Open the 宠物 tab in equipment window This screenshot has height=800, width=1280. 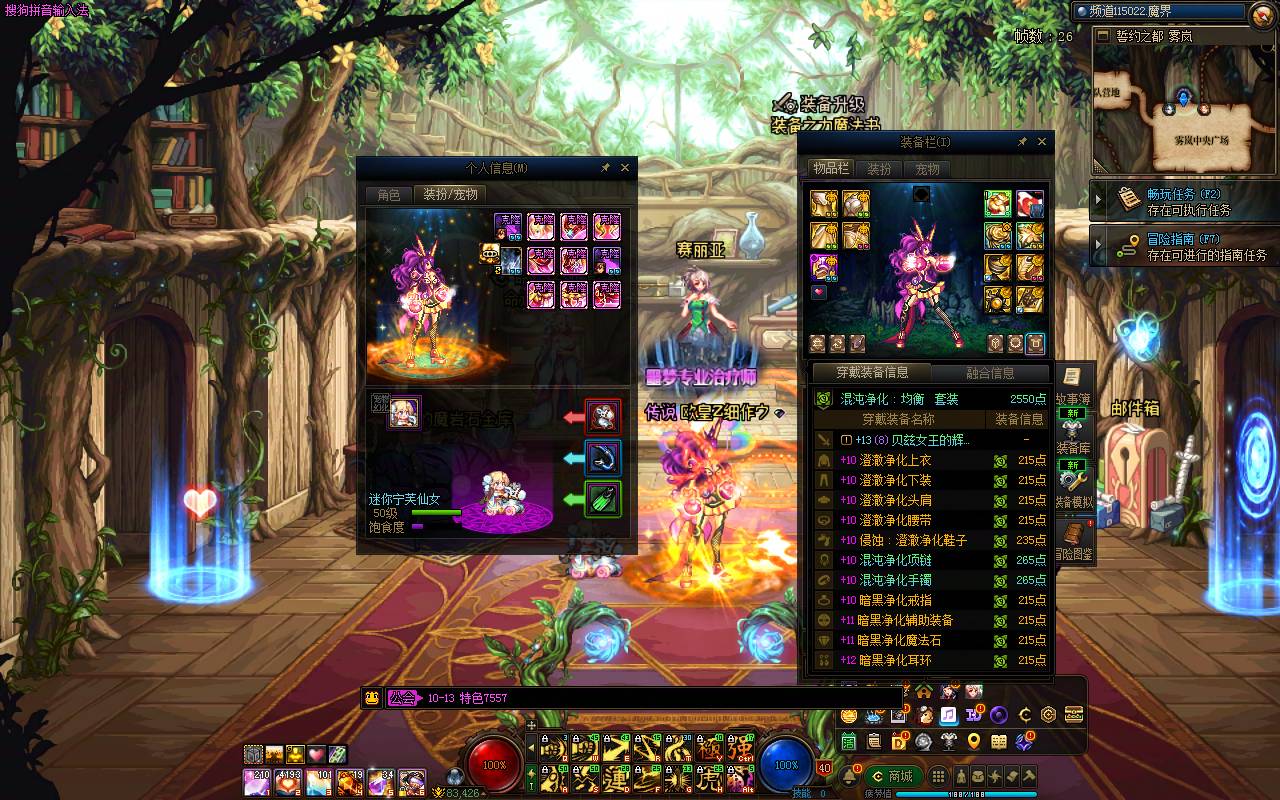coord(928,169)
